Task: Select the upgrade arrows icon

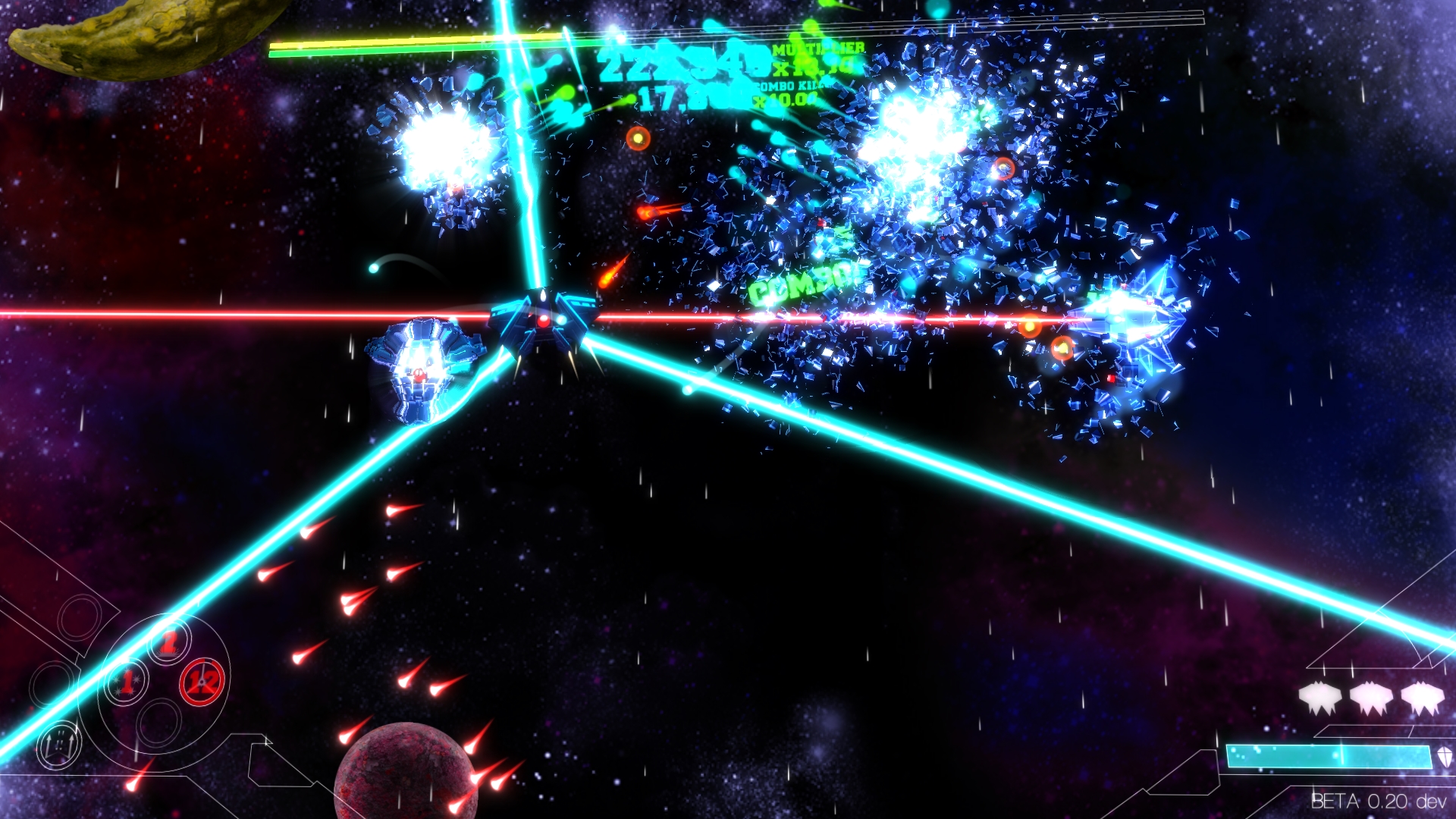Action: point(59,746)
